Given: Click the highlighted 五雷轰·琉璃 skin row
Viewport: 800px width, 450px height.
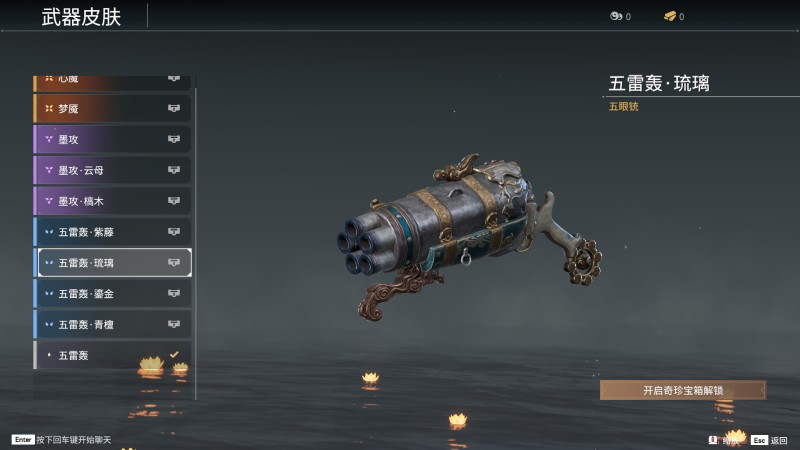Looking at the screenshot, I should (112, 263).
